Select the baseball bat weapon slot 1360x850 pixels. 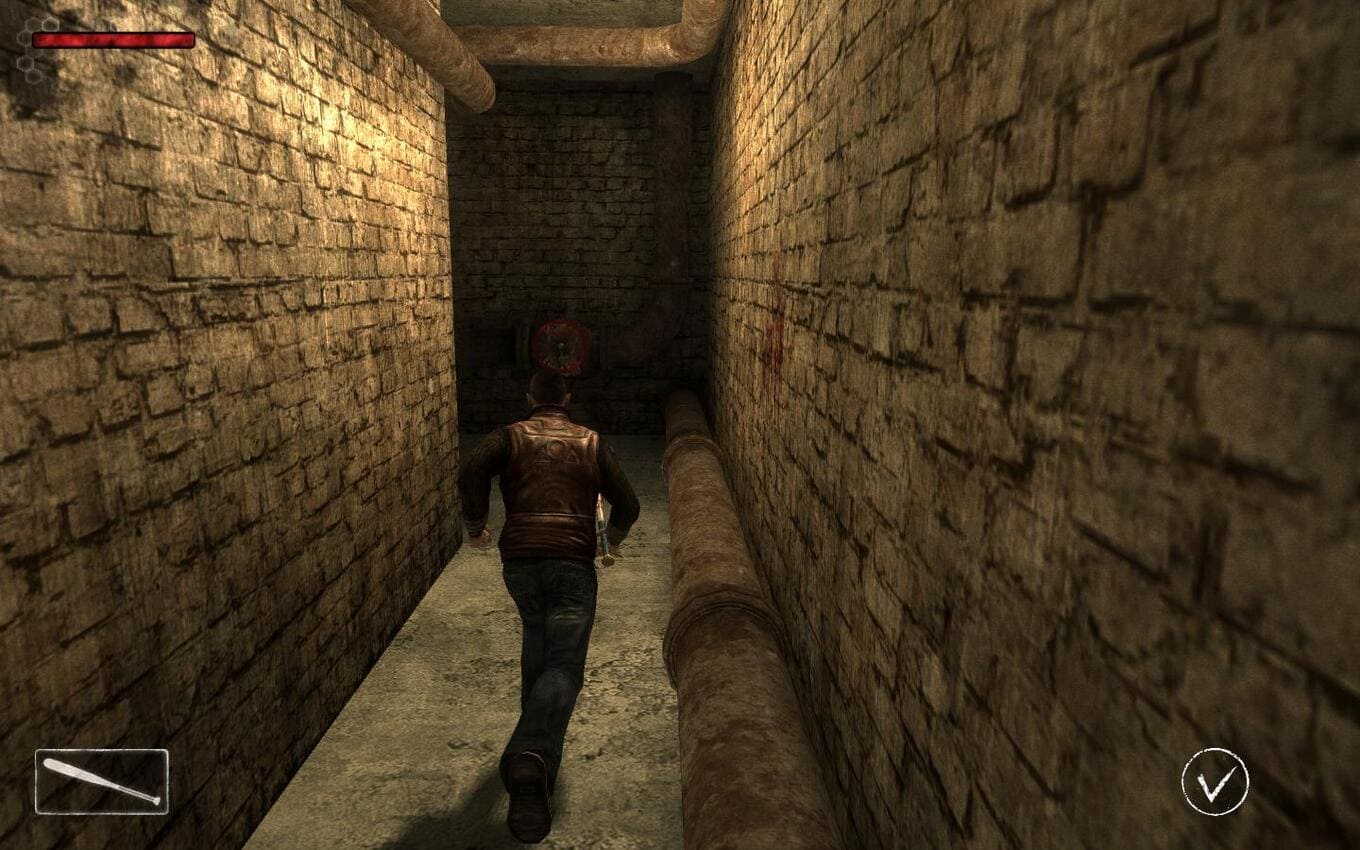tap(102, 781)
